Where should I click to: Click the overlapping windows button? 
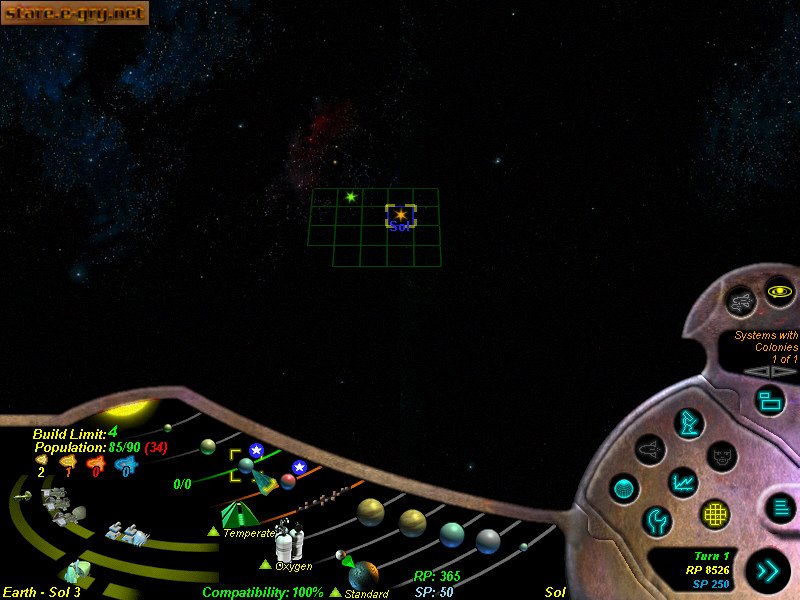[x=769, y=401]
